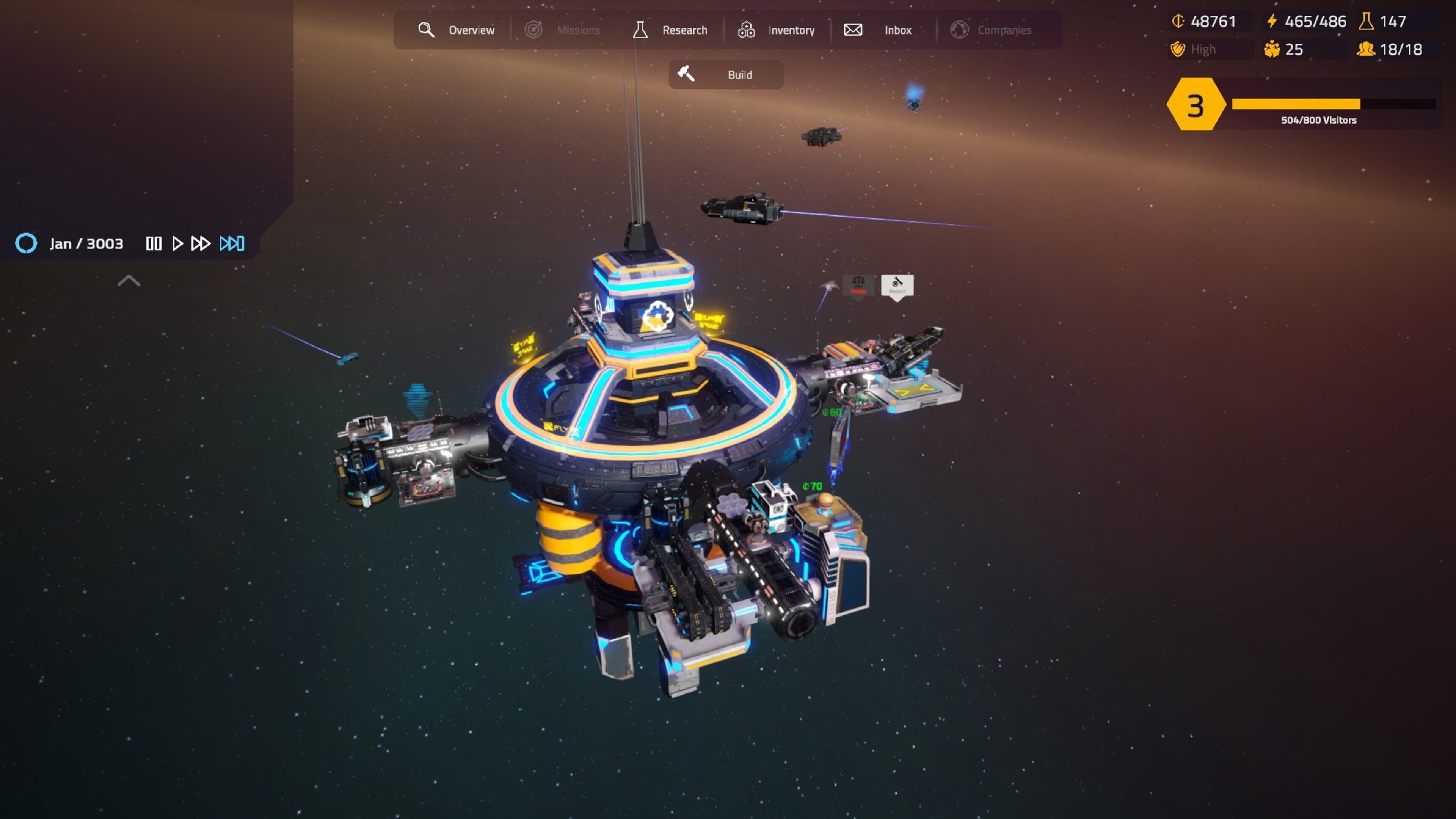The height and width of the screenshot is (819, 1456).
Task: Check the Inbox messages
Action: pos(878,30)
